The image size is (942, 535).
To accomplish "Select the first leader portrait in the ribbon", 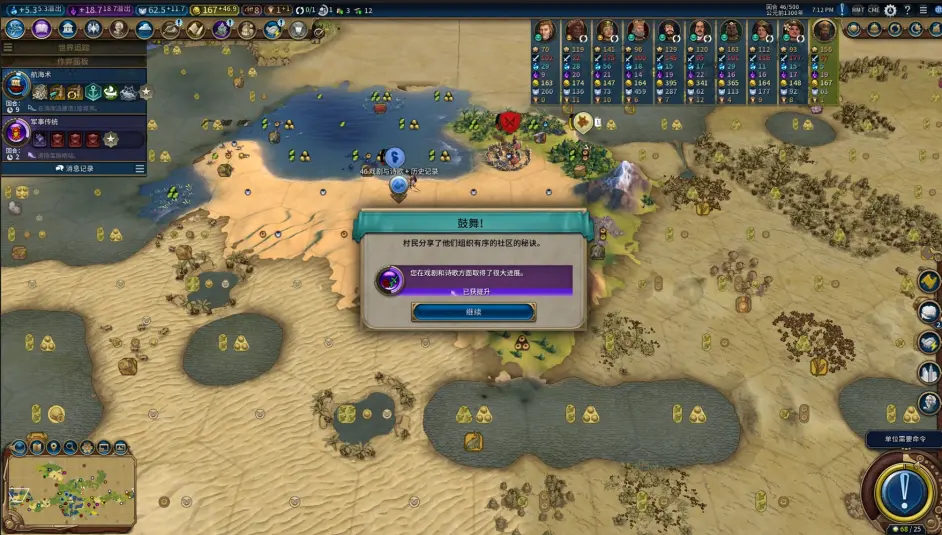I will (544, 31).
